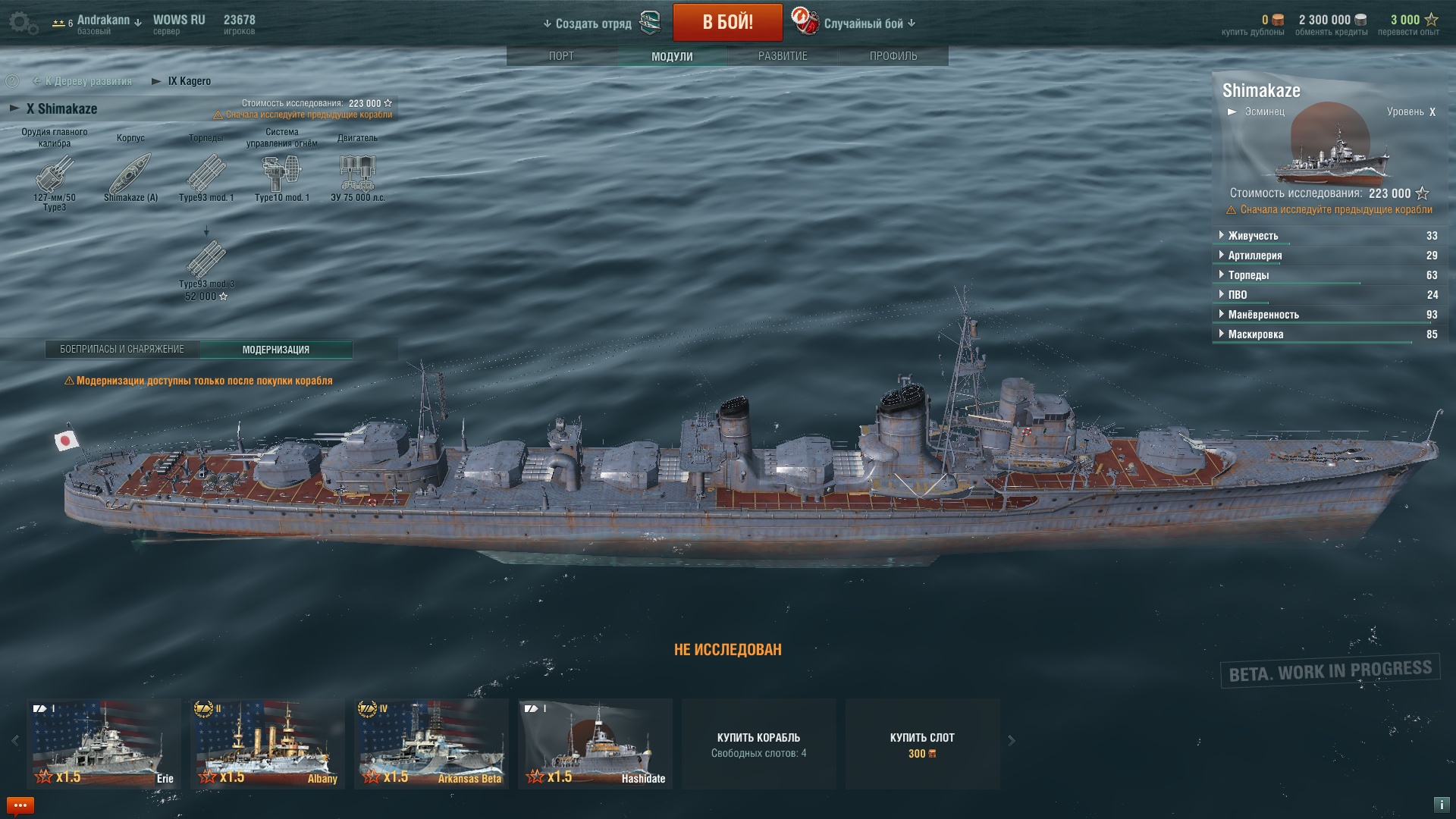
Task: Click the red В БОЙ! battle button
Action: coord(727,22)
